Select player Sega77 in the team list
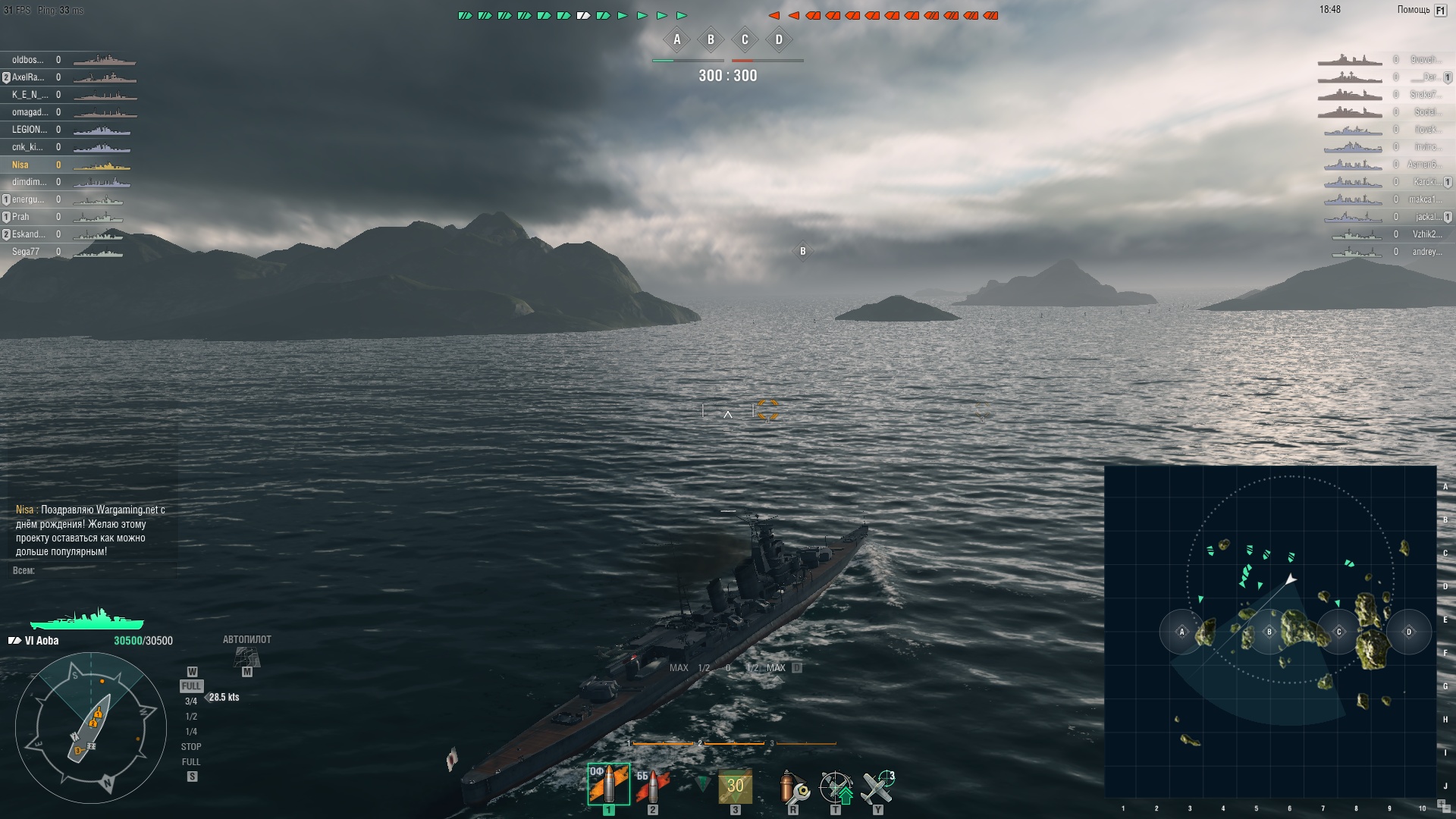The image size is (1456, 819). (26, 252)
